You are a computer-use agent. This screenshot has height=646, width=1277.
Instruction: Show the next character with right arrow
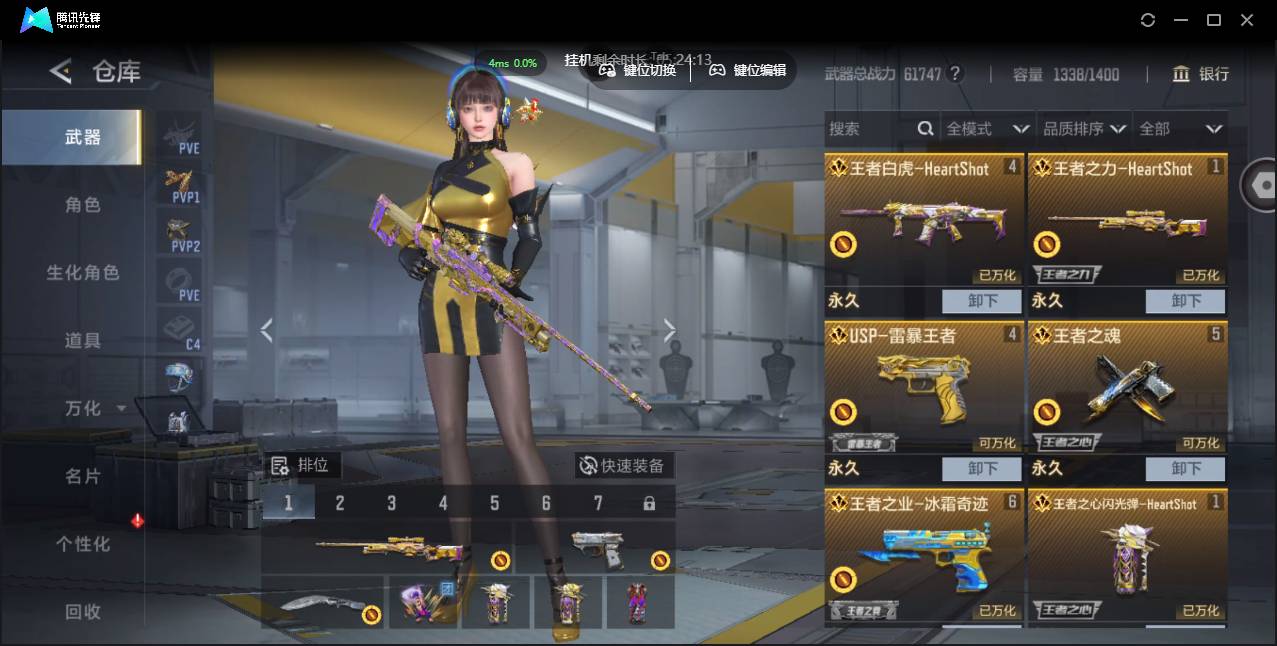(669, 331)
